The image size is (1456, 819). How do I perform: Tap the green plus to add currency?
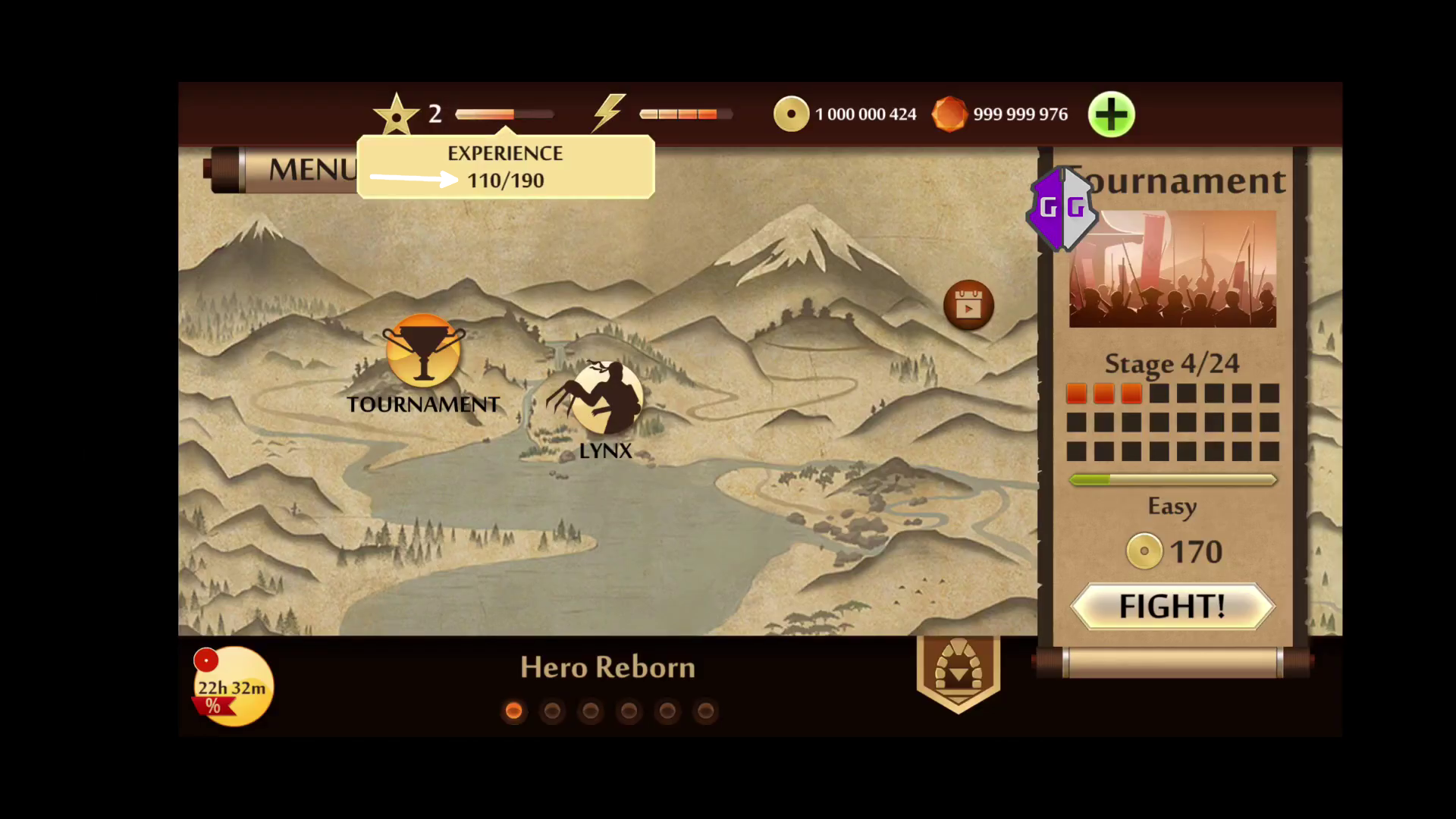(1111, 115)
